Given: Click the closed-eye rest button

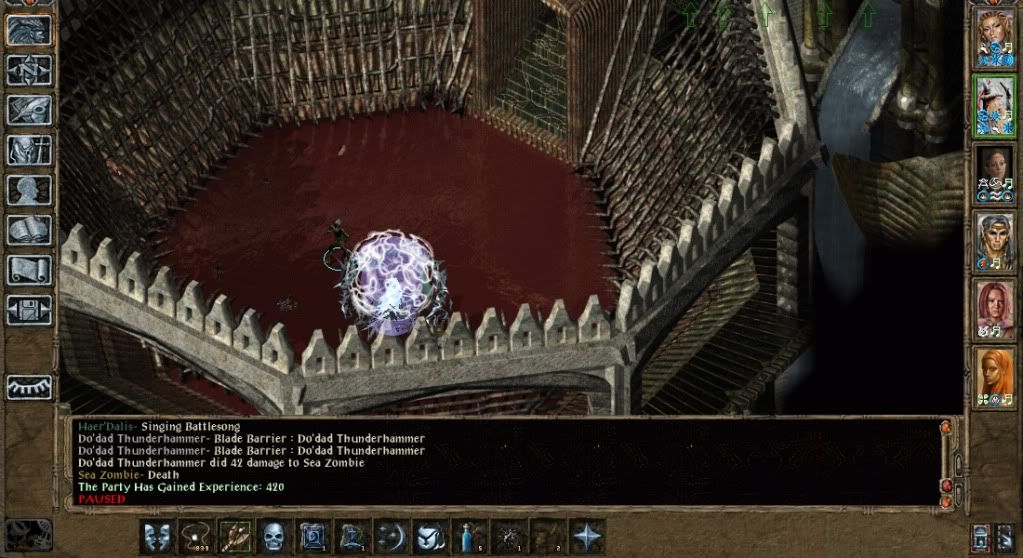Looking at the screenshot, I should [x=28, y=387].
